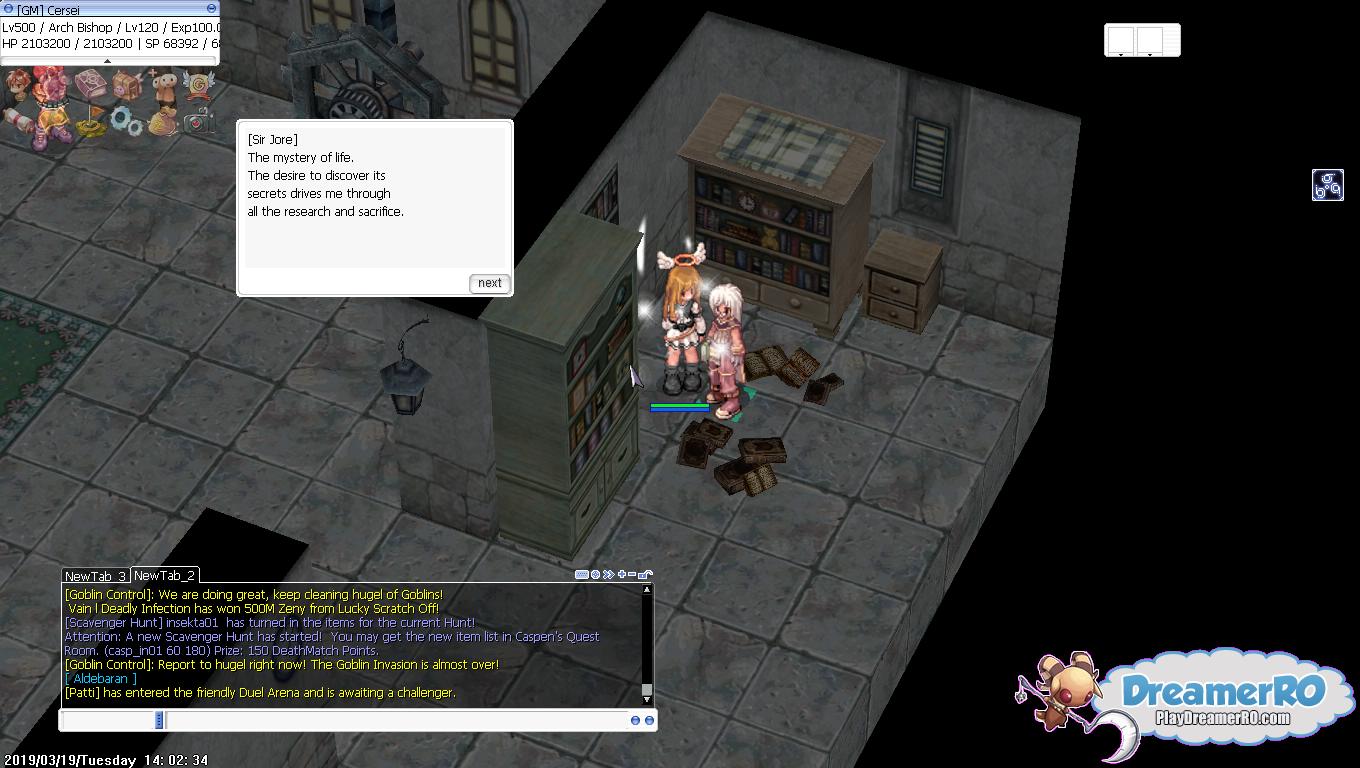The width and height of the screenshot is (1360, 768).
Task: Unlock the chat window with the padlock icon
Action: (645, 575)
